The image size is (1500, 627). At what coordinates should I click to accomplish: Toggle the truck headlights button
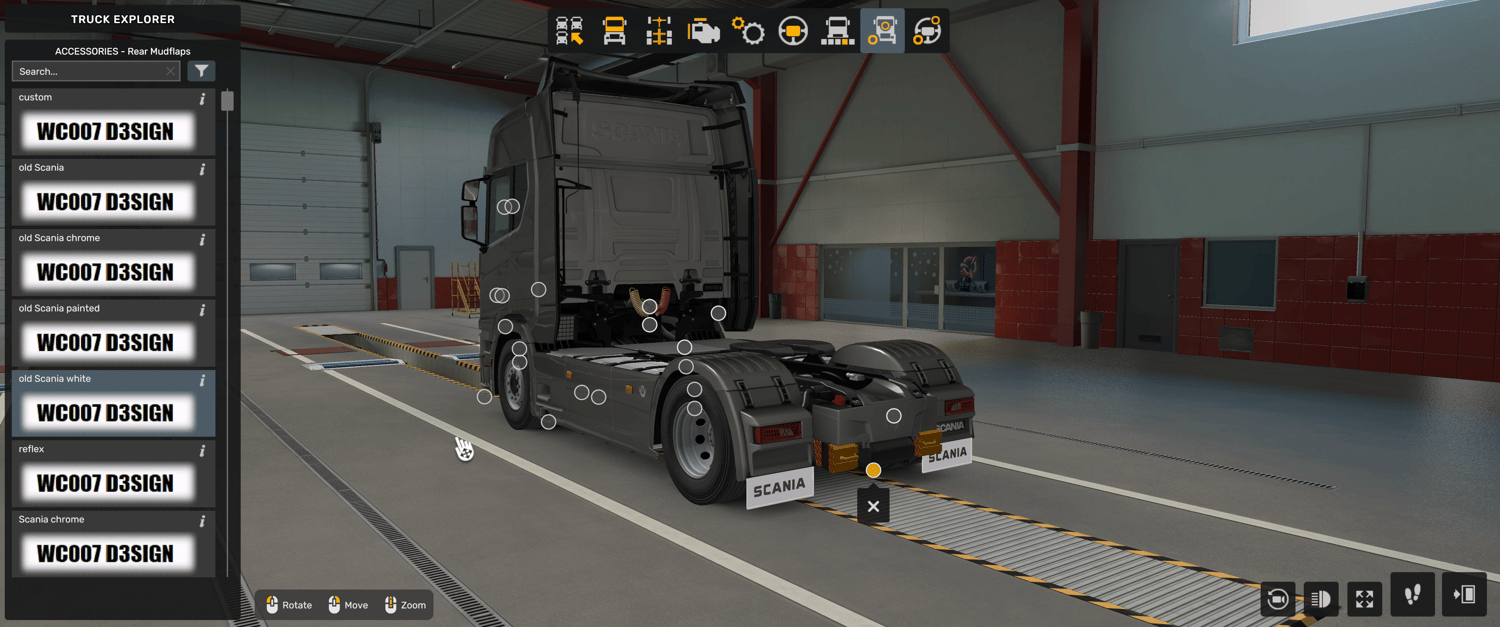(x=1321, y=599)
